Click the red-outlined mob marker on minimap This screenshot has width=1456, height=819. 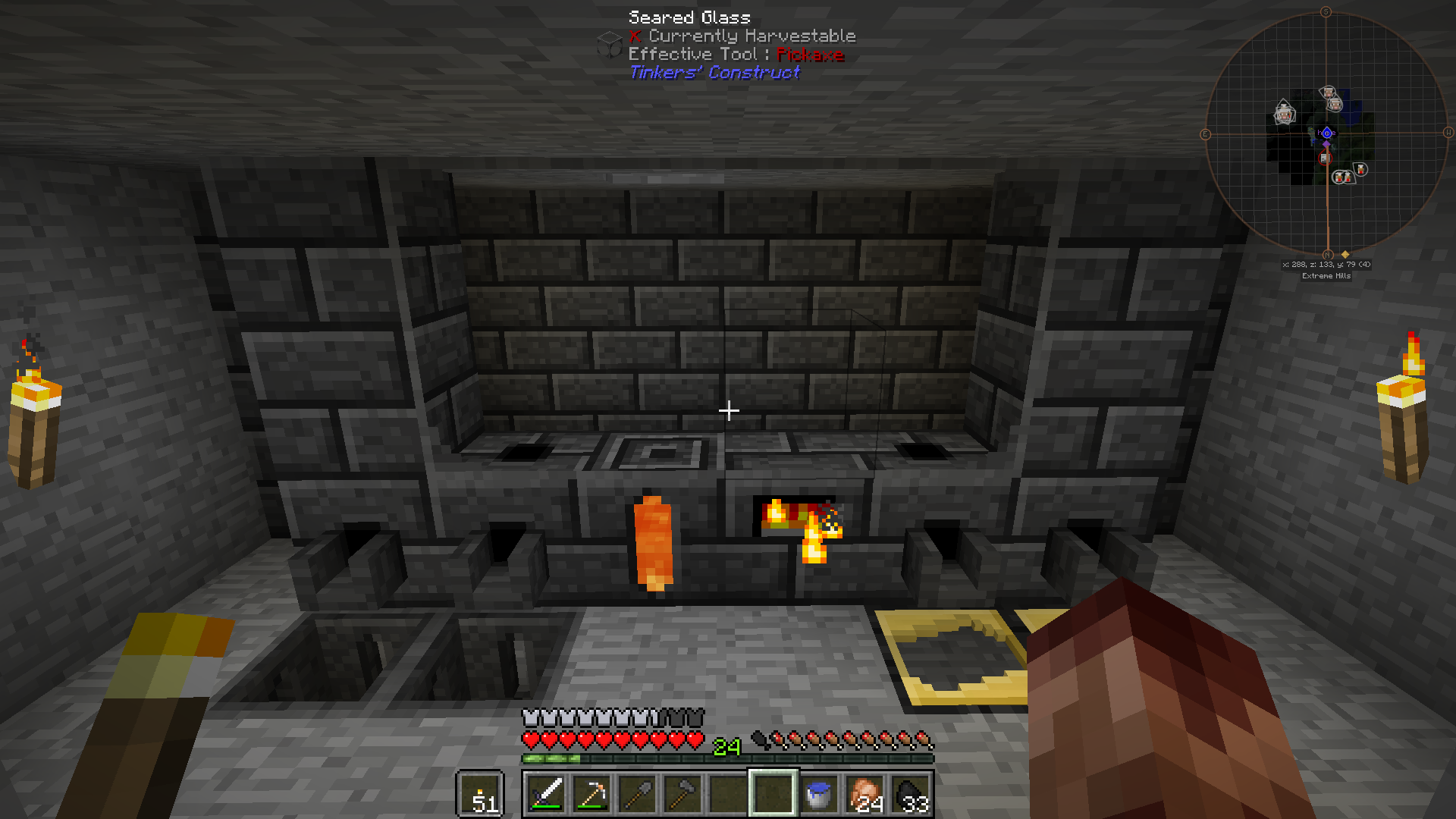coord(1325,158)
